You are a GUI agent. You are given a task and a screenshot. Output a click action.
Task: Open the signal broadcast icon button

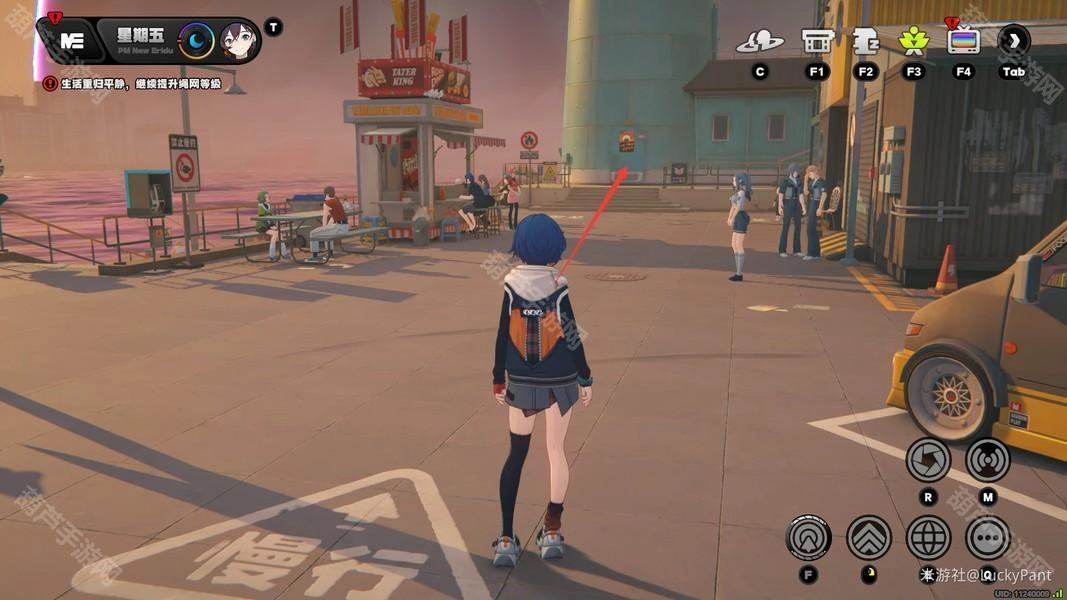point(988,460)
